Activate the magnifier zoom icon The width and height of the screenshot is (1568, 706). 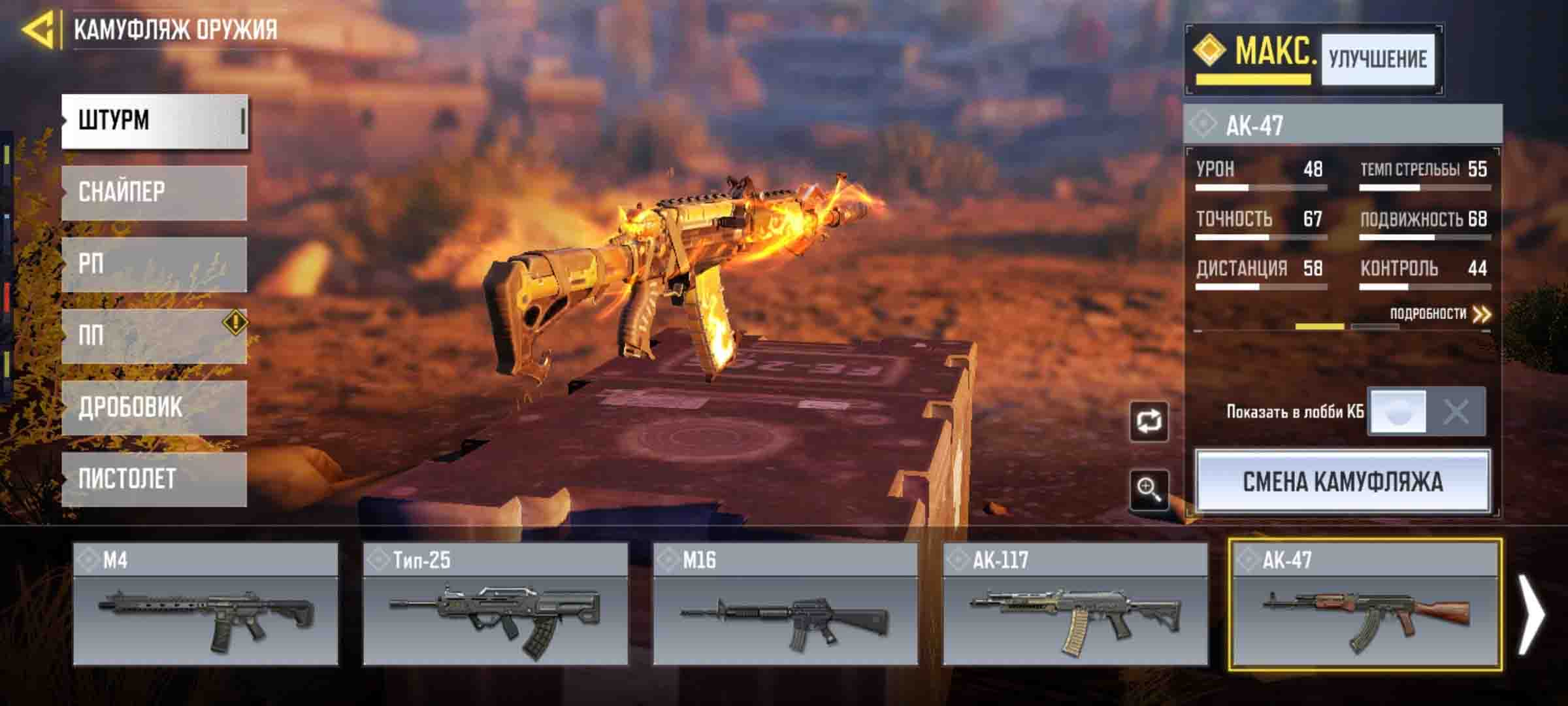point(1149,488)
